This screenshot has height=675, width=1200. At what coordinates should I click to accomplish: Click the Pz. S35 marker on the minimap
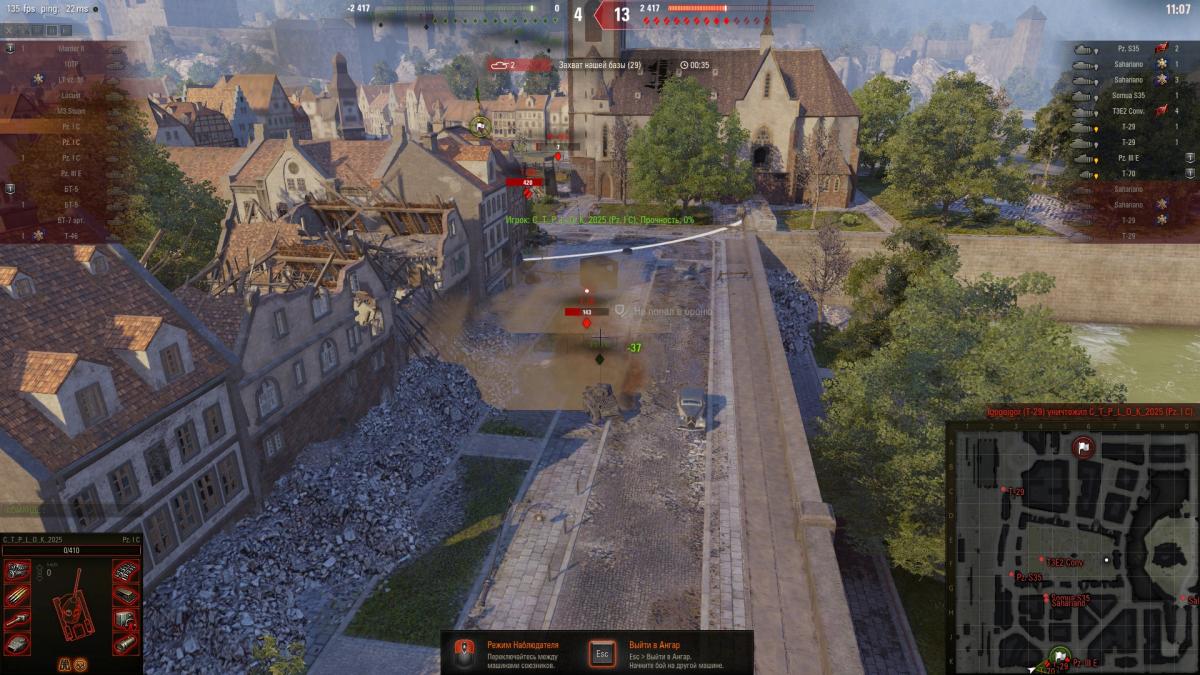coord(1010,577)
